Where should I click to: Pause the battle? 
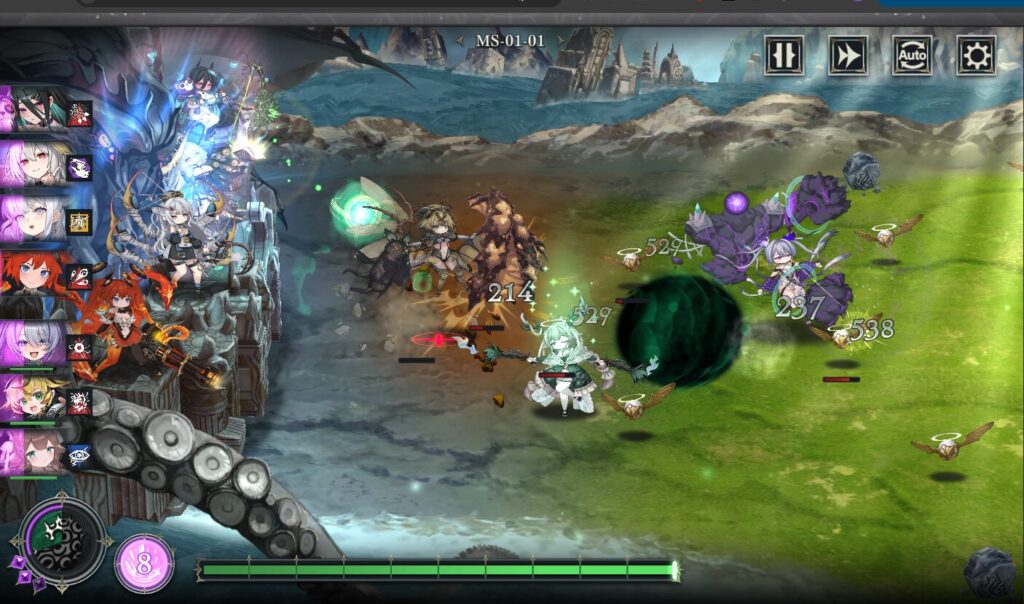[784, 55]
